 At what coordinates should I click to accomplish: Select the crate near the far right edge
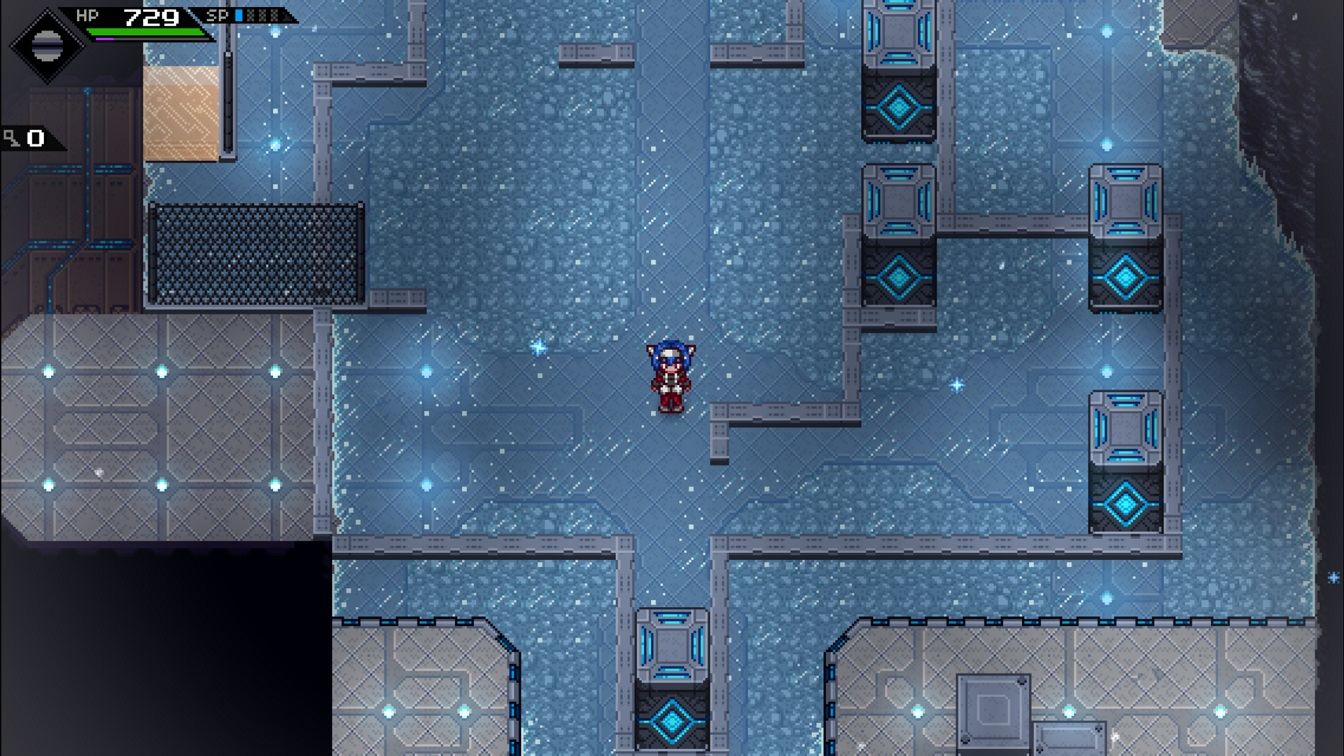(1127, 430)
